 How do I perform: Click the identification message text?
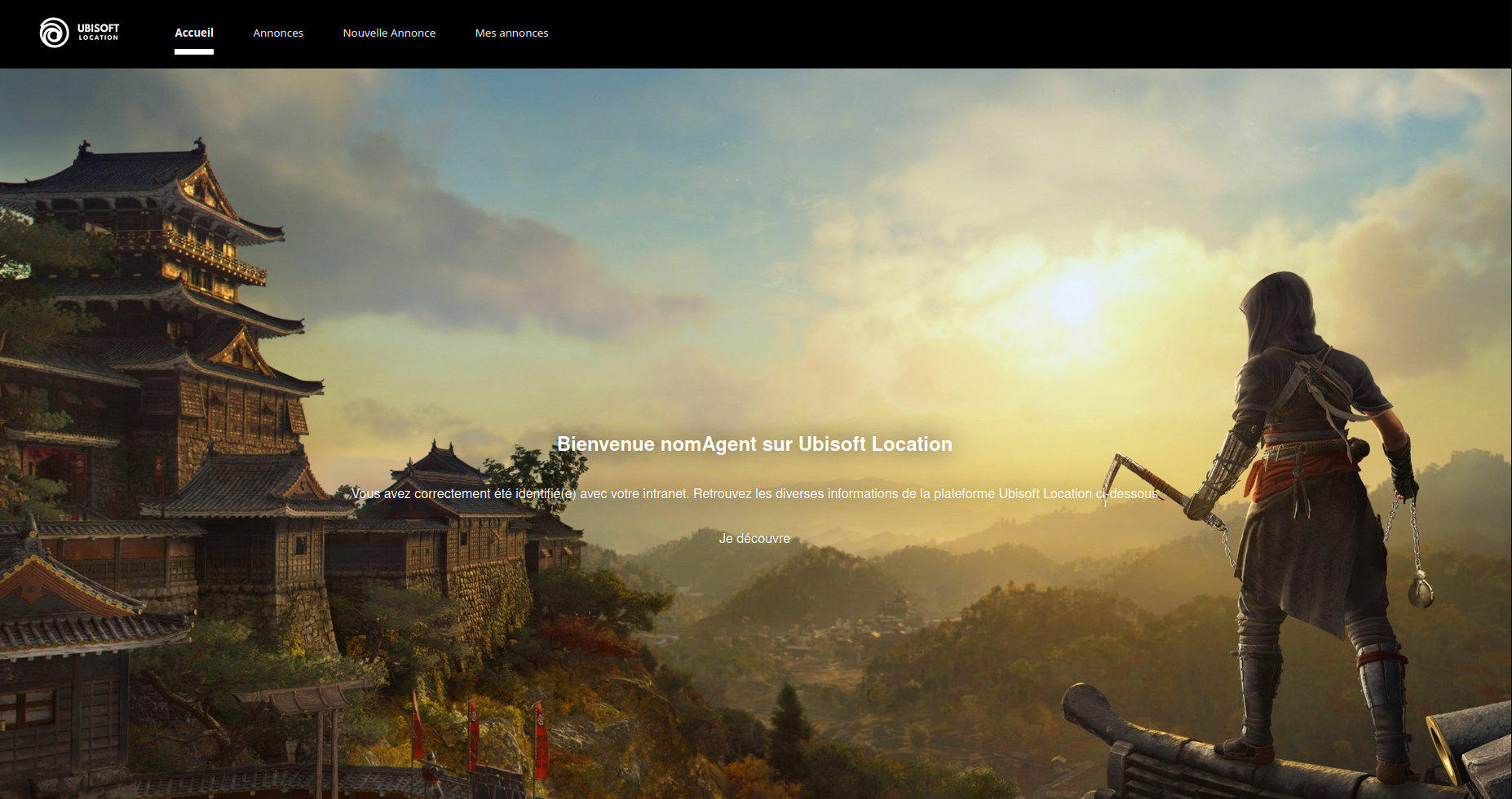754,493
